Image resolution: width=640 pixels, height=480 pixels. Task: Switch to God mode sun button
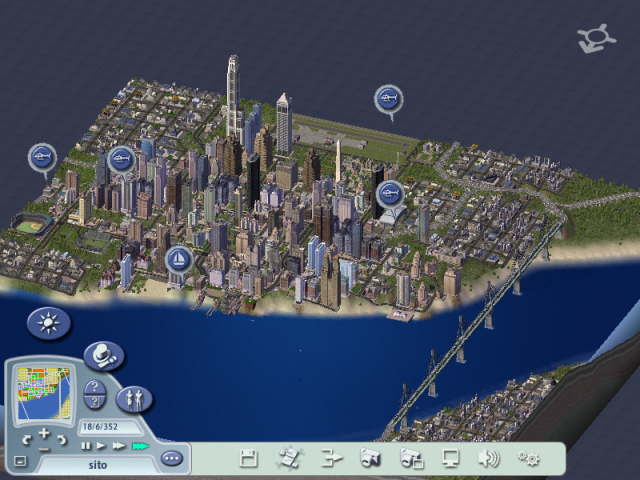point(44,322)
